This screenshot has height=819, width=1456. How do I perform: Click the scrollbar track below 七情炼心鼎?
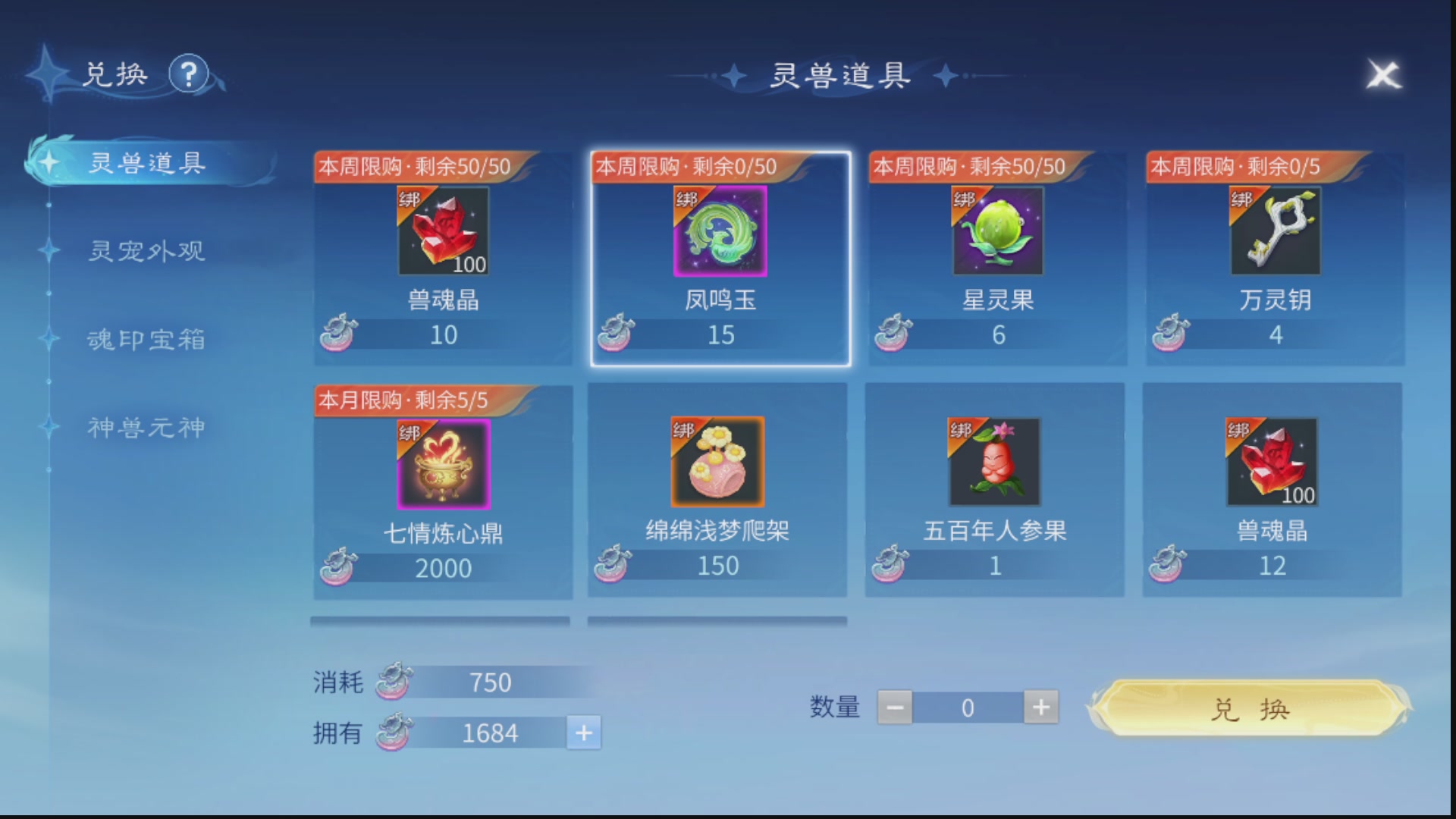click(442, 620)
